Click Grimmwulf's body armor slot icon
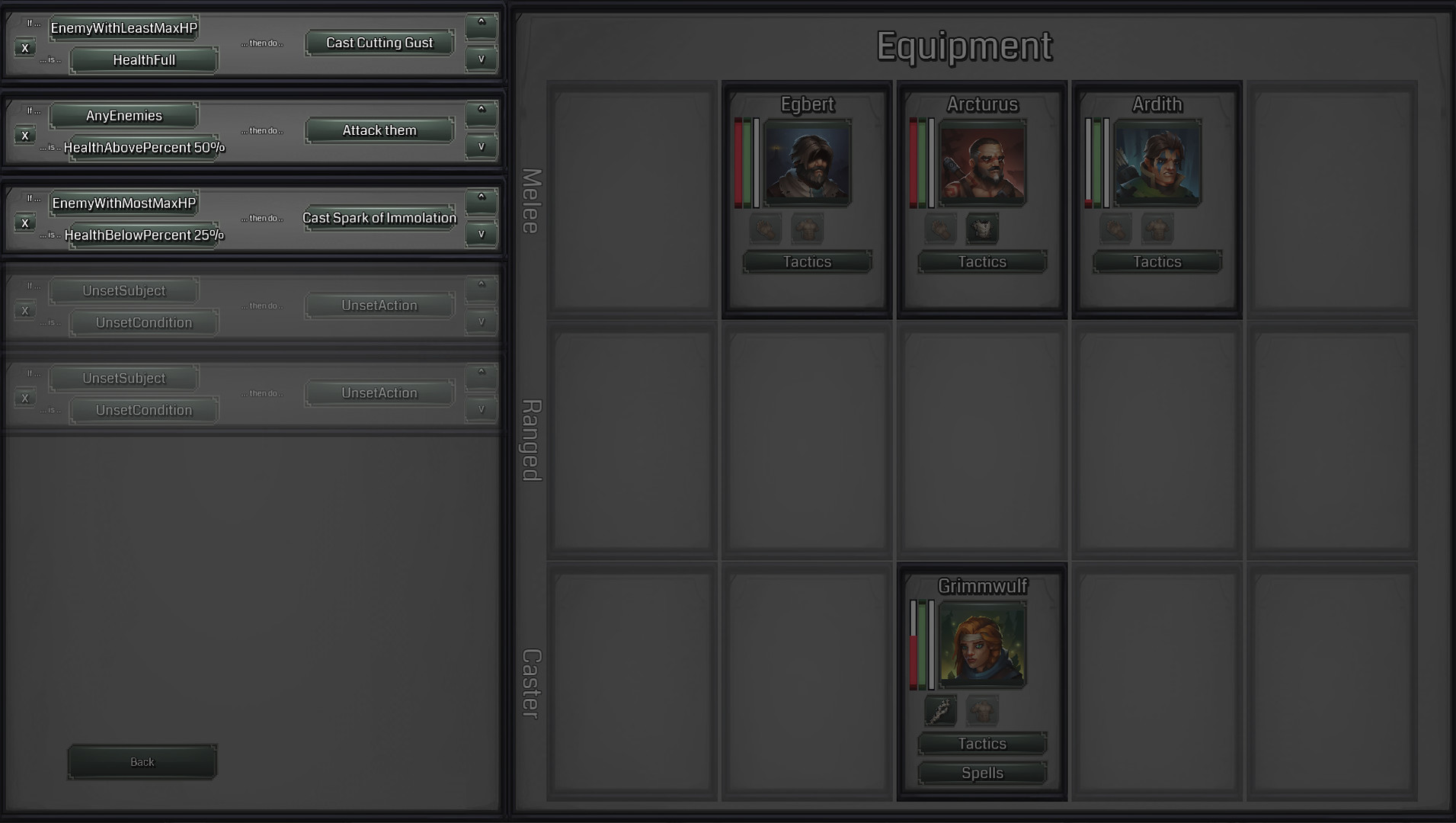Image resolution: width=1456 pixels, height=823 pixels. click(x=983, y=710)
